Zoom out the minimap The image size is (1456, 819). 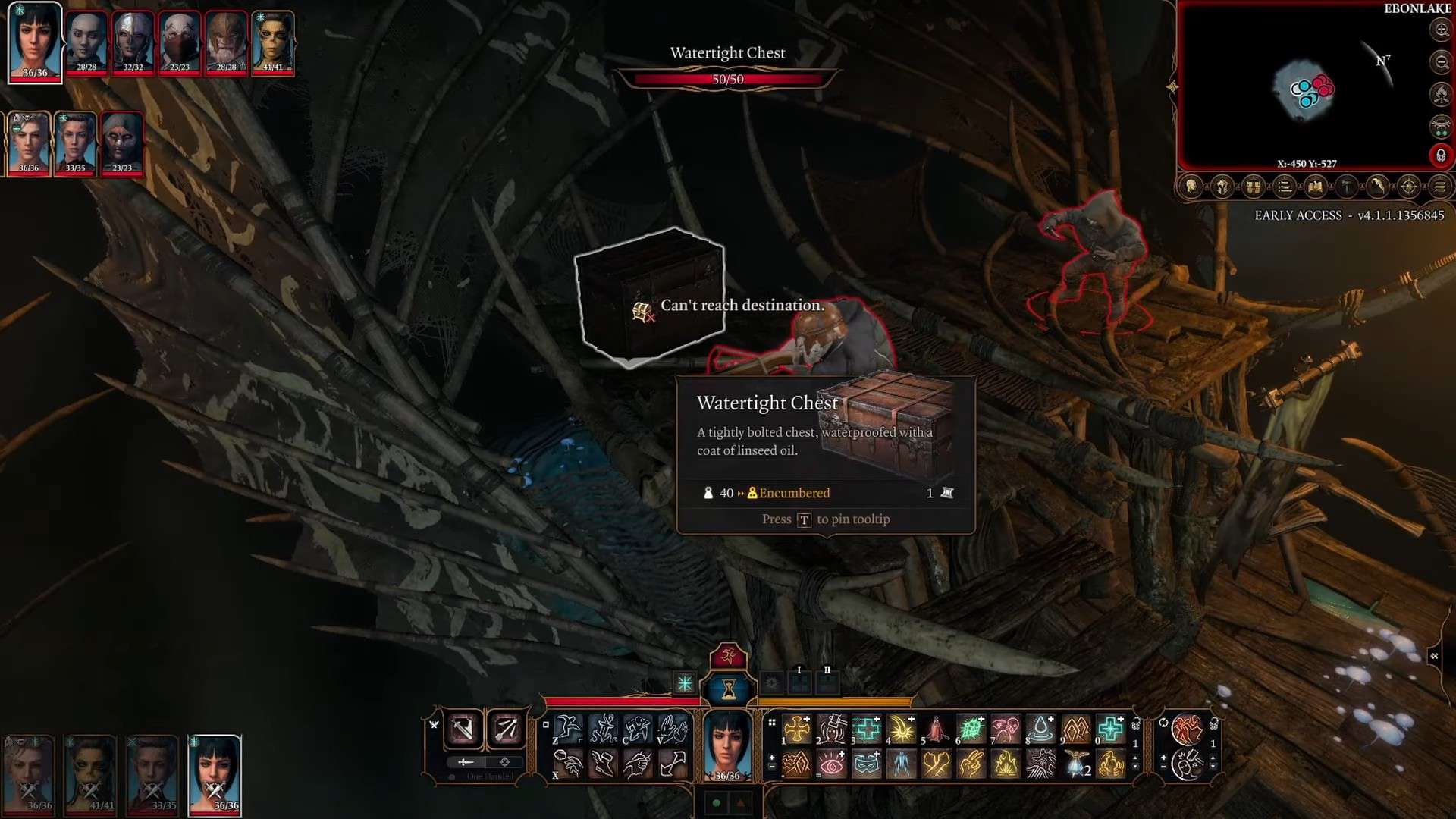pos(1441,62)
